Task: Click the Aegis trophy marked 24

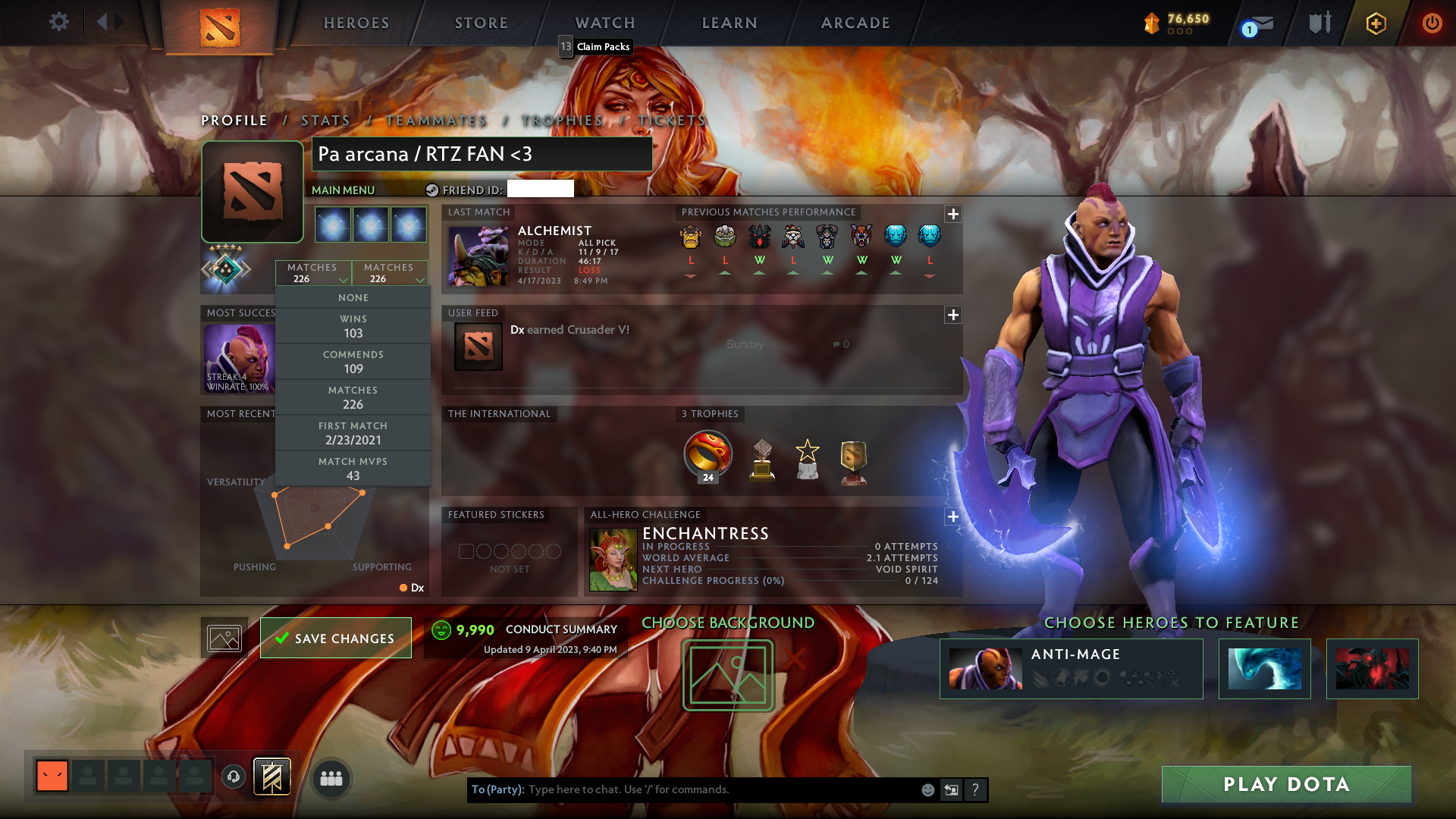Action: point(708,455)
